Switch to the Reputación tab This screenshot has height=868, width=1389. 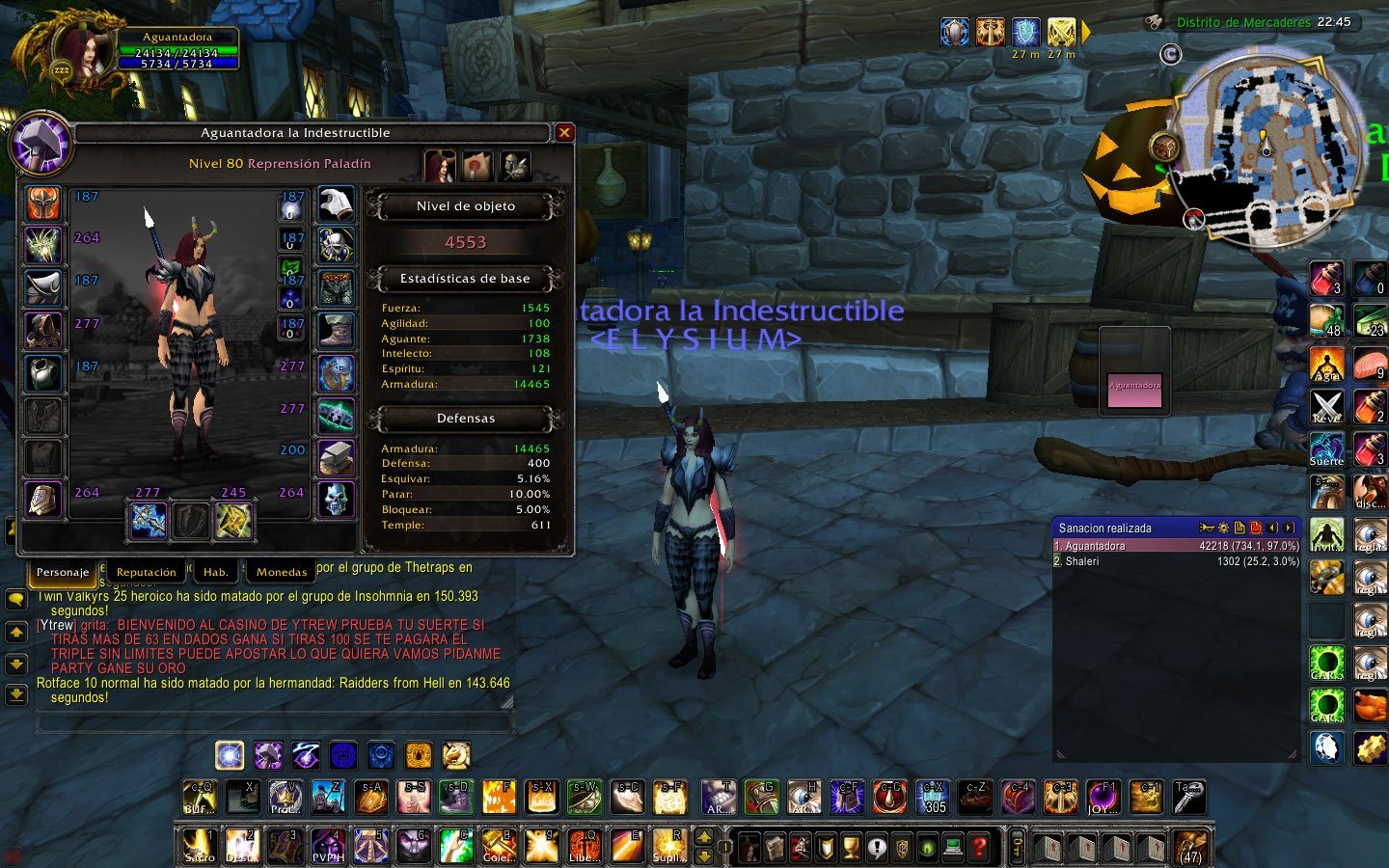point(146,572)
